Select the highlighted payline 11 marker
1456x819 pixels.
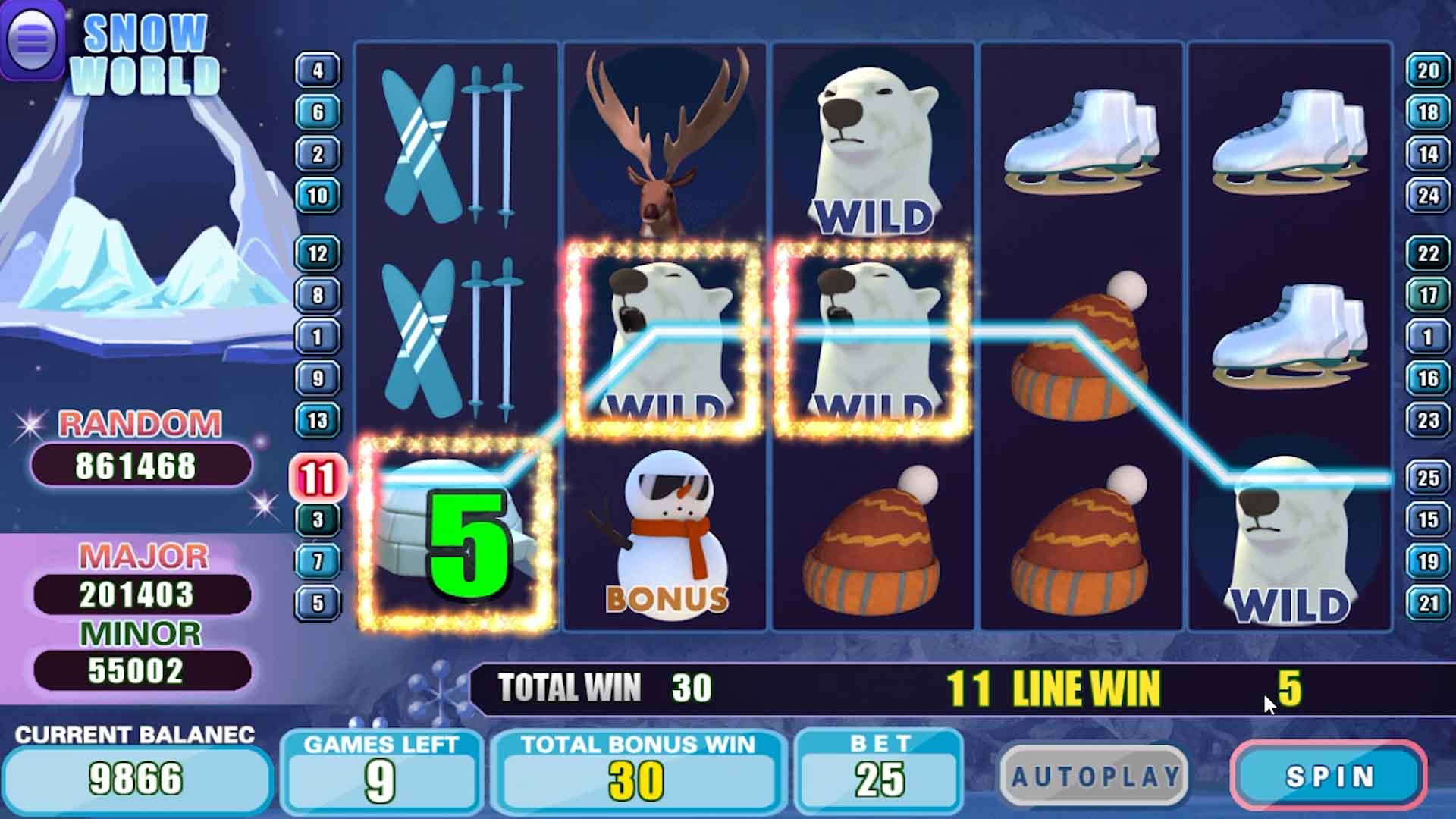click(x=318, y=478)
